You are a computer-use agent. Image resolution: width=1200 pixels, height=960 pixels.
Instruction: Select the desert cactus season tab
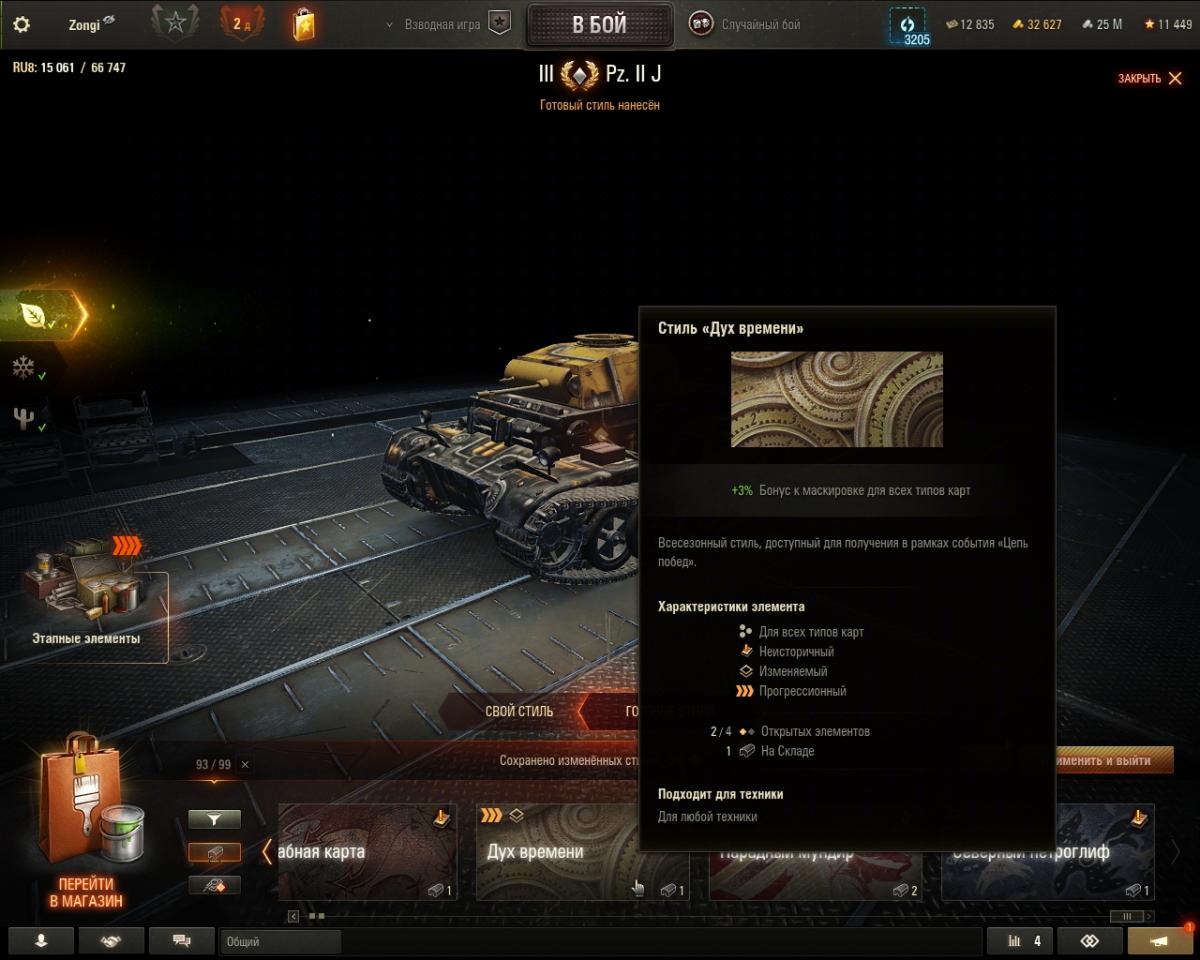click(x=24, y=419)
